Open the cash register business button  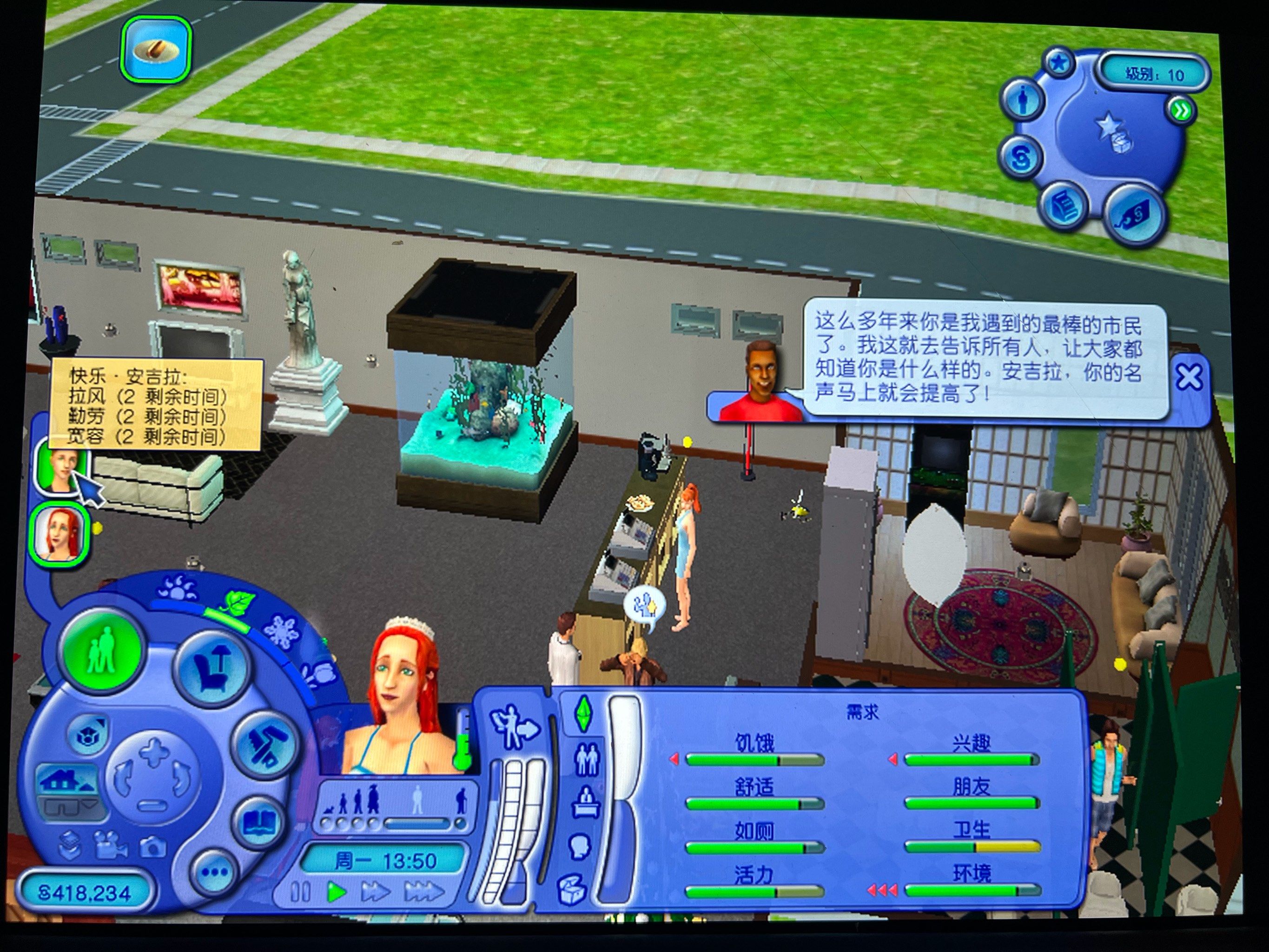[x=1065, y=205]
